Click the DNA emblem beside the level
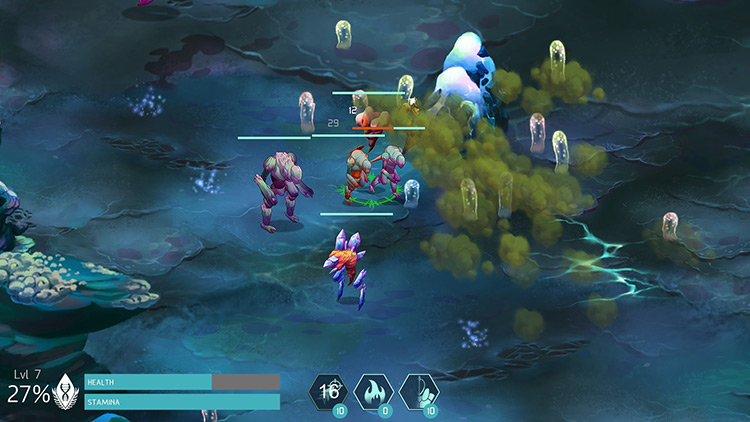This screenshot has width=750, height=422. pyautogui.click(x=67, y=390)
